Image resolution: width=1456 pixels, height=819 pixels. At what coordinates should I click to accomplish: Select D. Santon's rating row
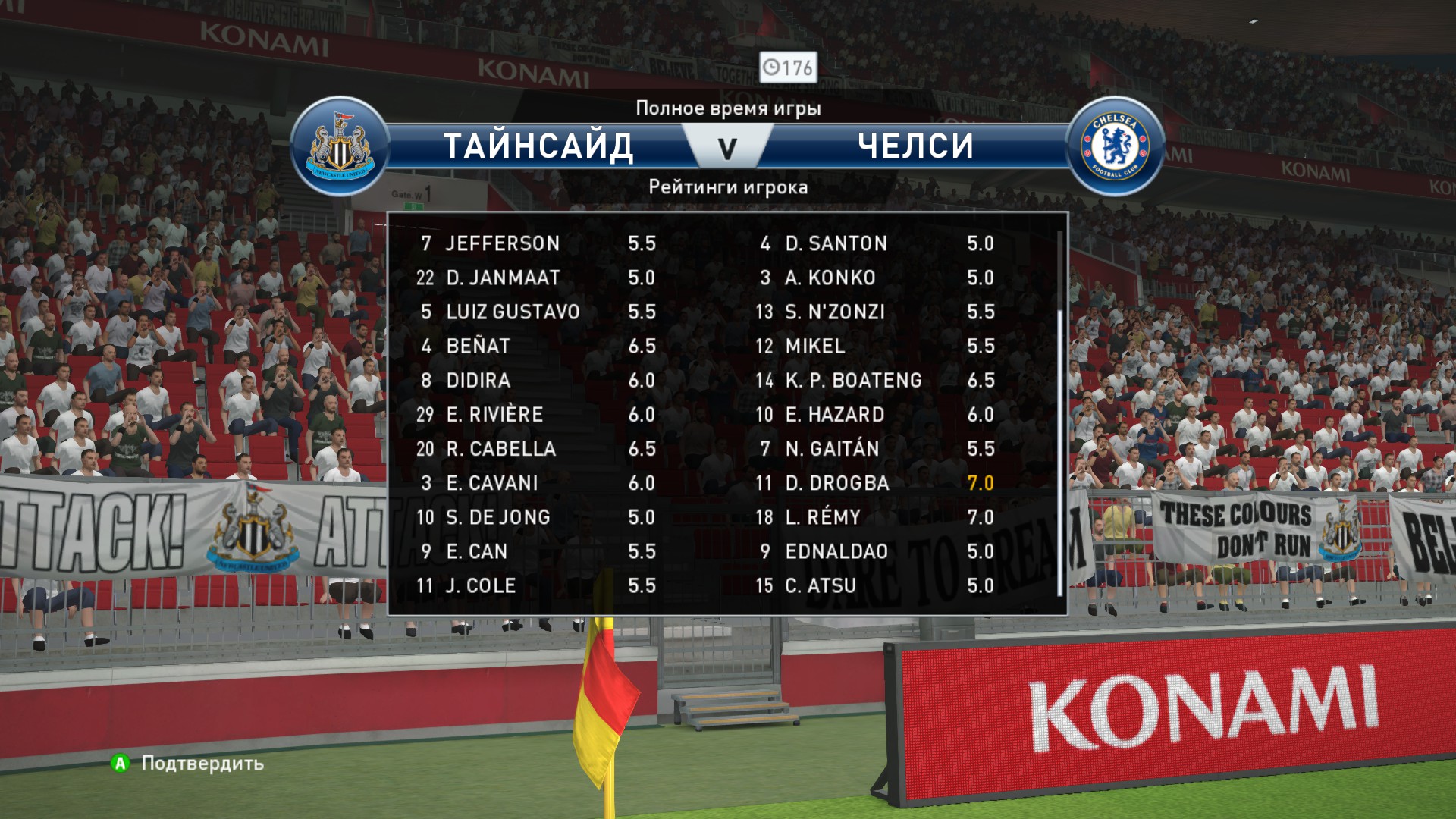[876, 243]
